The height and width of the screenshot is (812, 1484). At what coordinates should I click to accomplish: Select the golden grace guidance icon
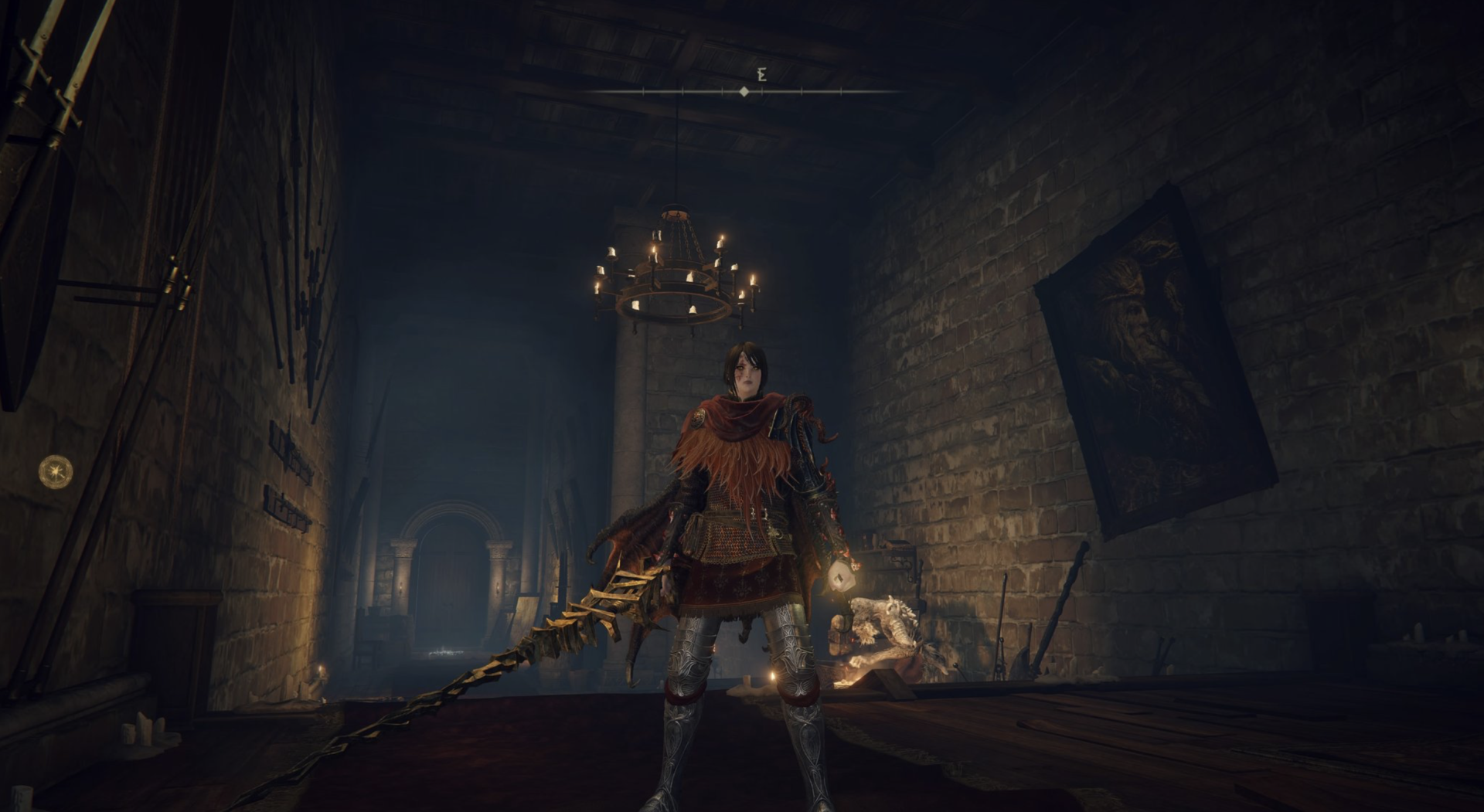(56, 469)
